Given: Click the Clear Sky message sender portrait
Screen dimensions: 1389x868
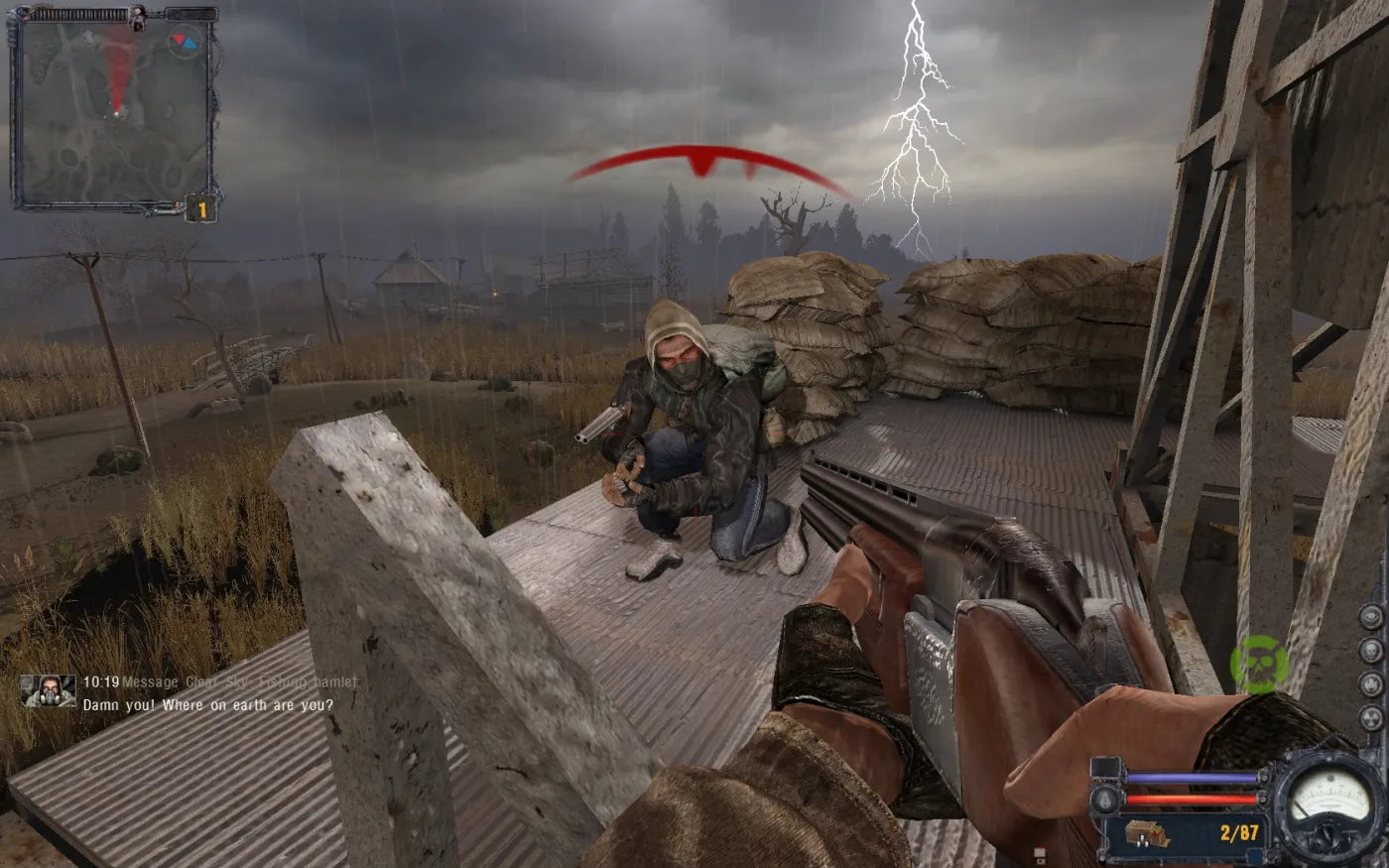Looking at the screenshot, I should [48, 691].
